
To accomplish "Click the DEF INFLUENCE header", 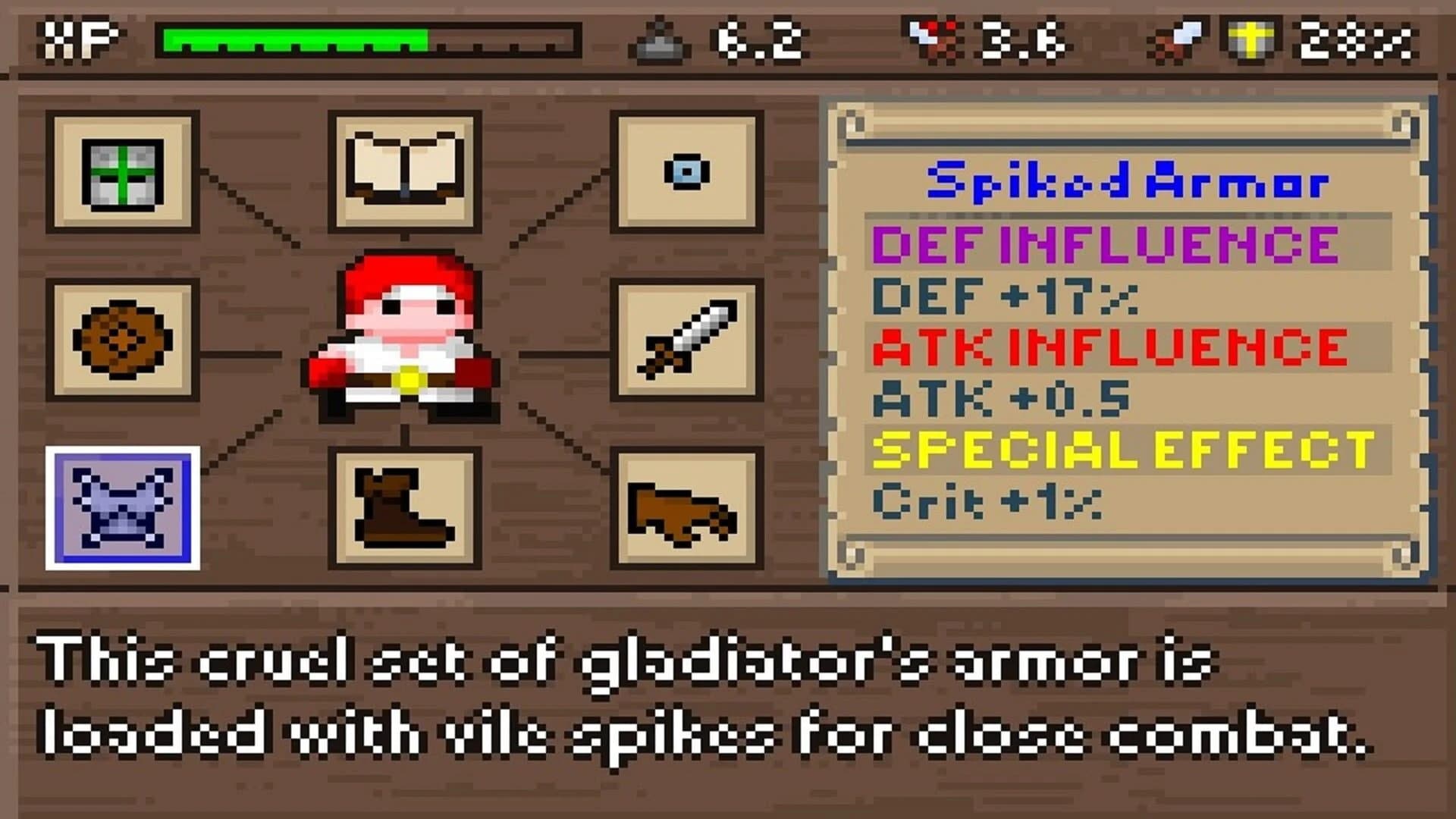I will 1103,244.
